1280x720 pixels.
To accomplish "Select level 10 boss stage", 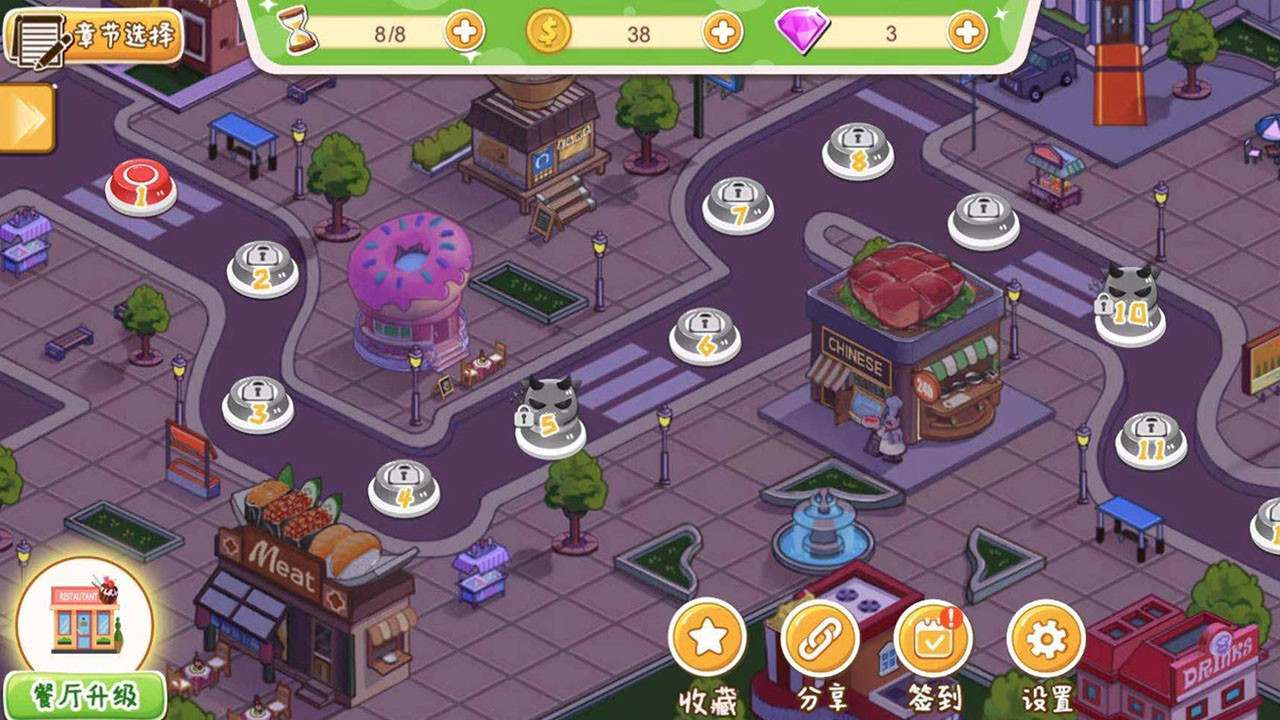I will (x=1130, y=303).
